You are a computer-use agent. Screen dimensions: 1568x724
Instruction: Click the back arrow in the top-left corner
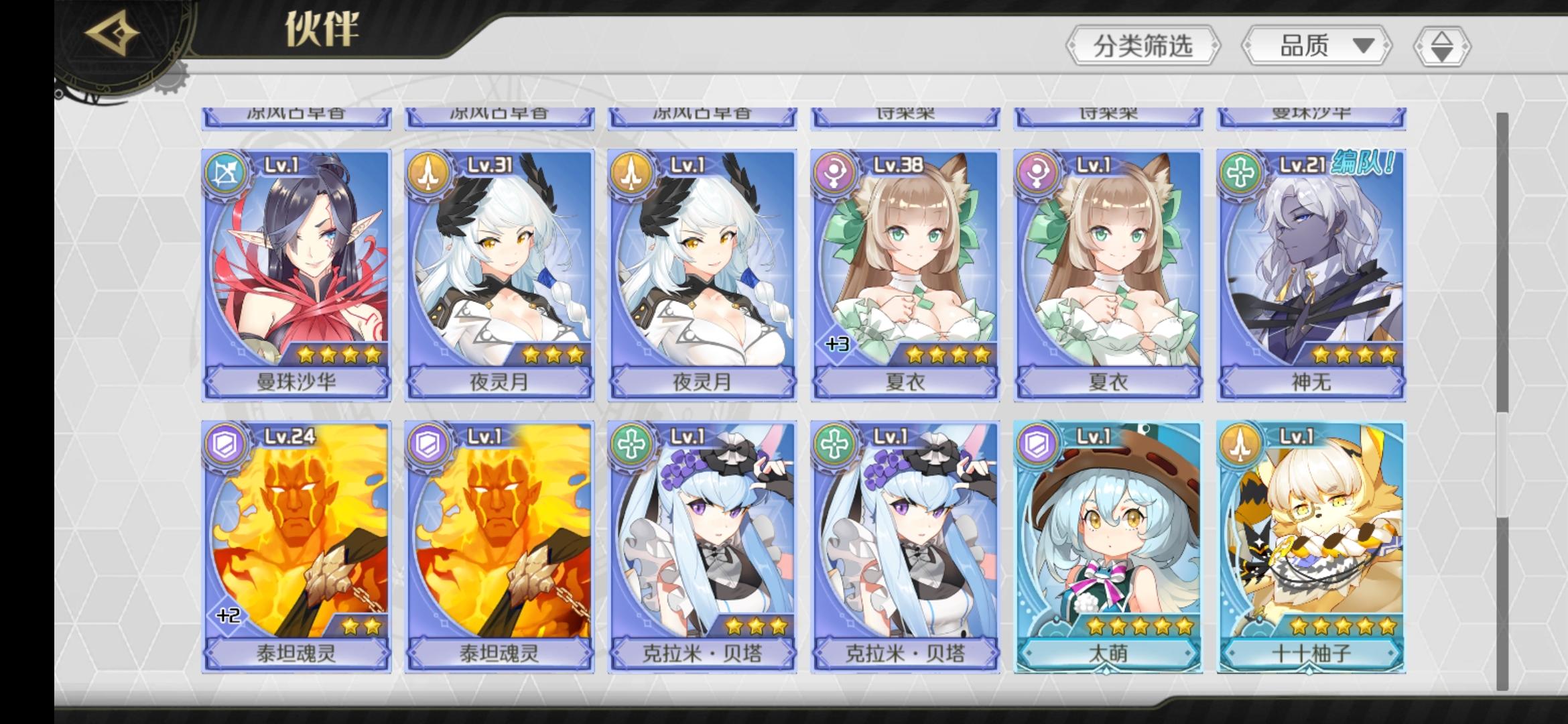pos(113,32)
